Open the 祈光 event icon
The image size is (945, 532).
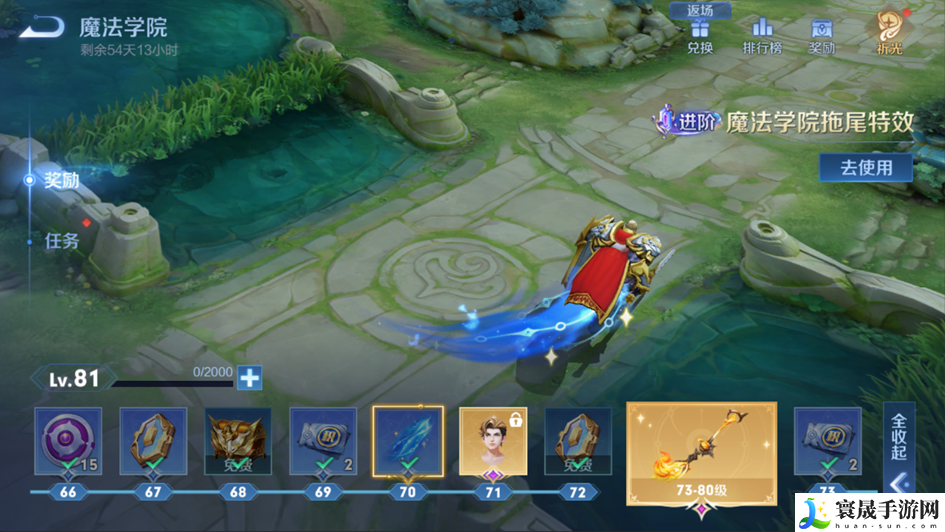888,32
